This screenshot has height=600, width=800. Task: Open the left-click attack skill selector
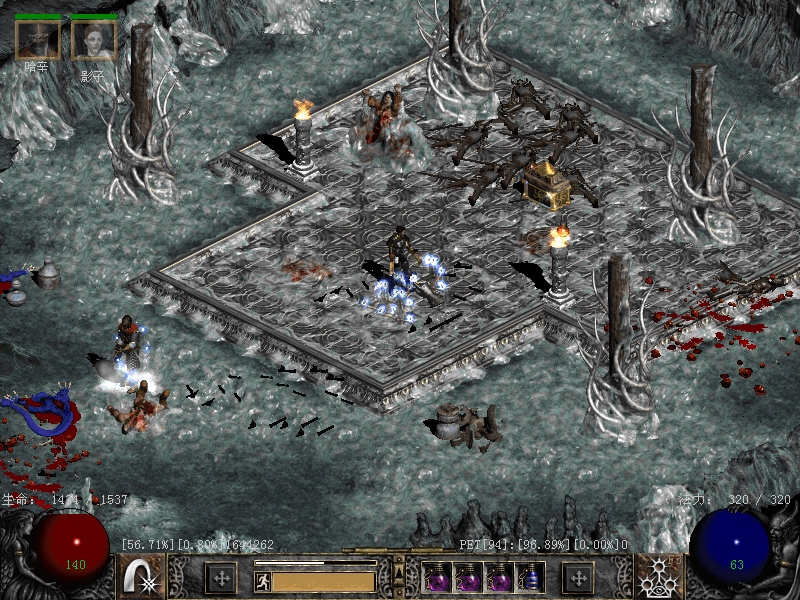142,577
